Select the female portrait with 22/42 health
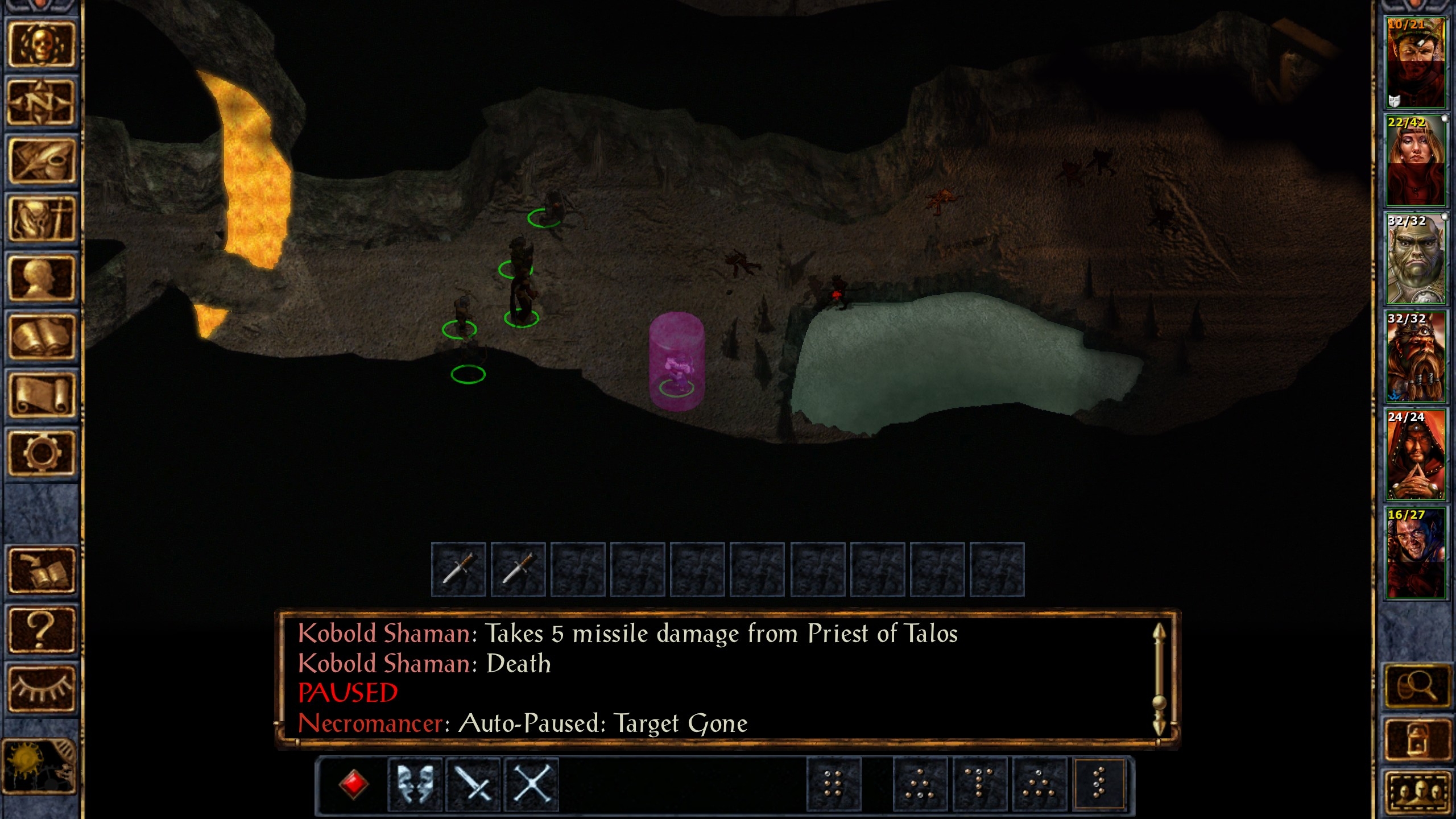The height and width of the screenshot is (819, 1456). pos(1416,160)
